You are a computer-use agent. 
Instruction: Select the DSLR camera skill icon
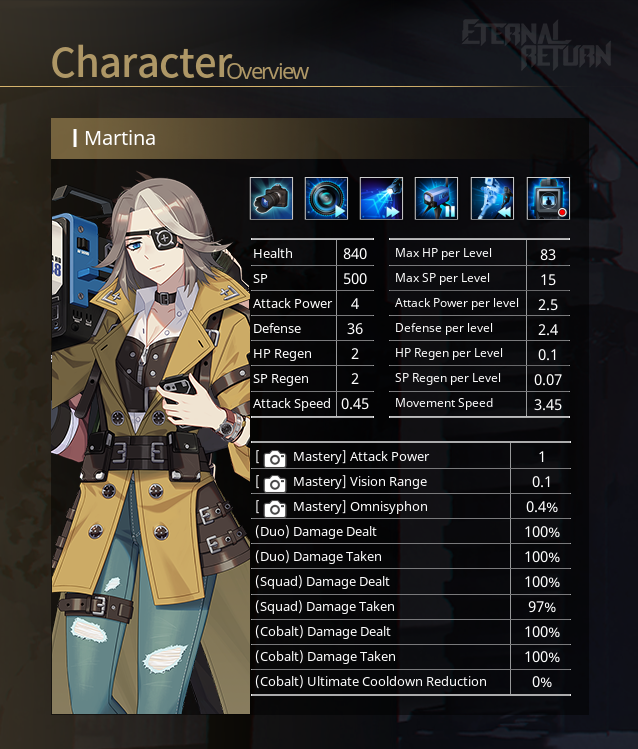point(271,198)
